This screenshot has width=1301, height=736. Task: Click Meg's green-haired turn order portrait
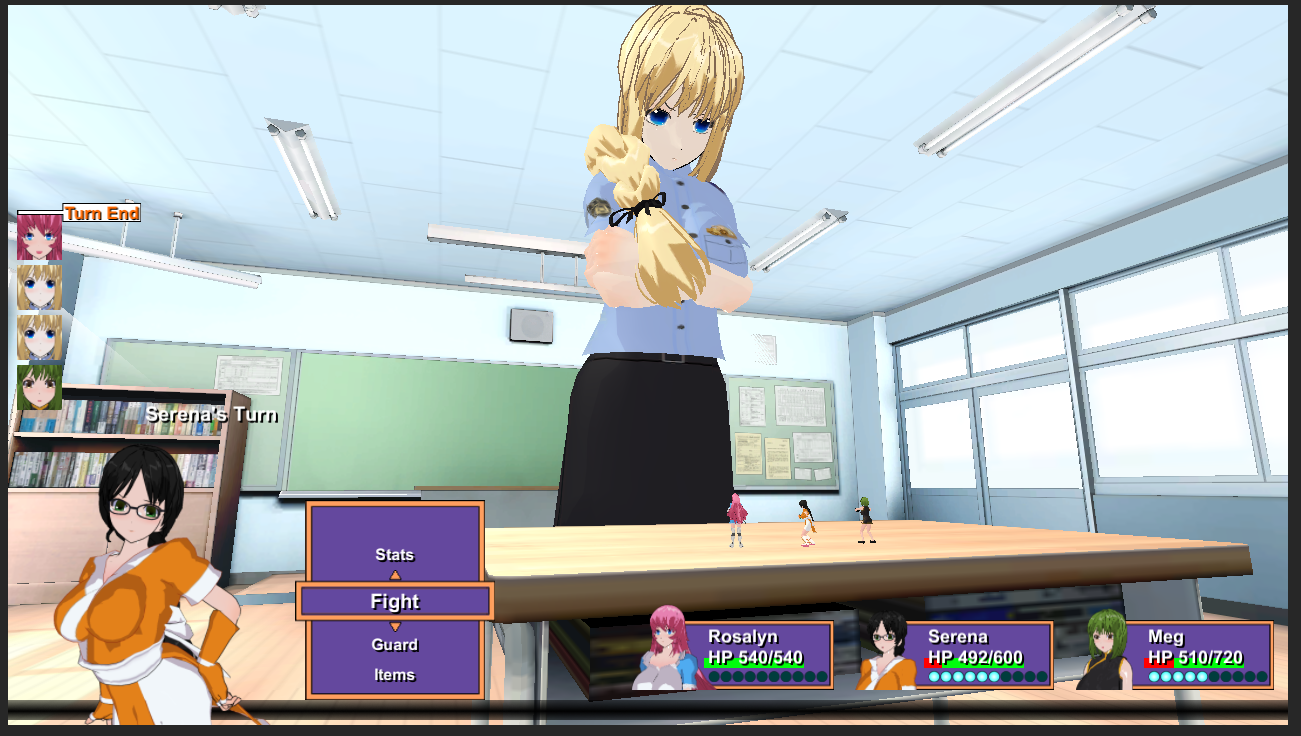point(38,386)
